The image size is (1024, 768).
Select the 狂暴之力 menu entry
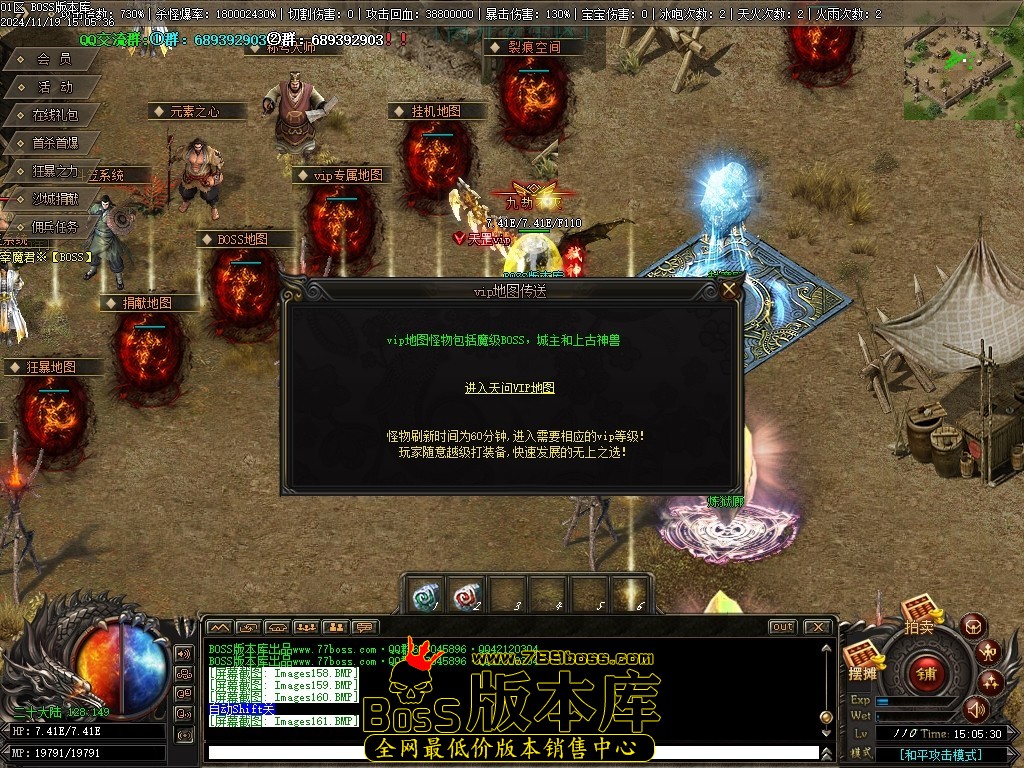coord(54,171)
